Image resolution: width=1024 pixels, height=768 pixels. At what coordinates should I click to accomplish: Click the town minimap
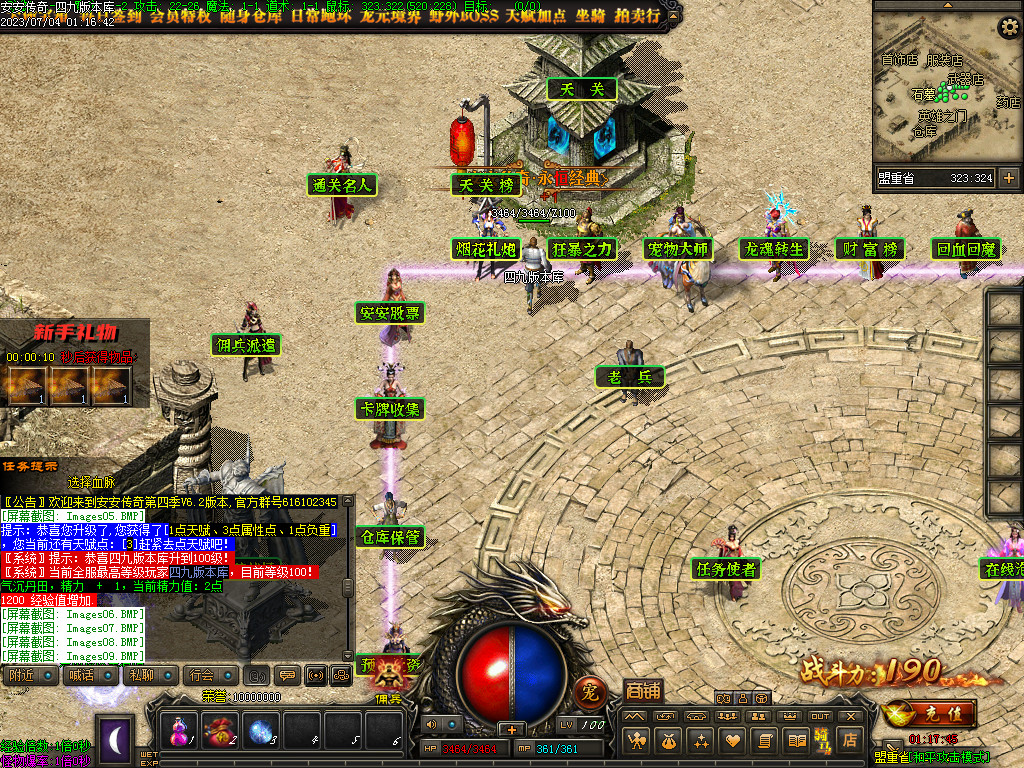coord(945,95)
